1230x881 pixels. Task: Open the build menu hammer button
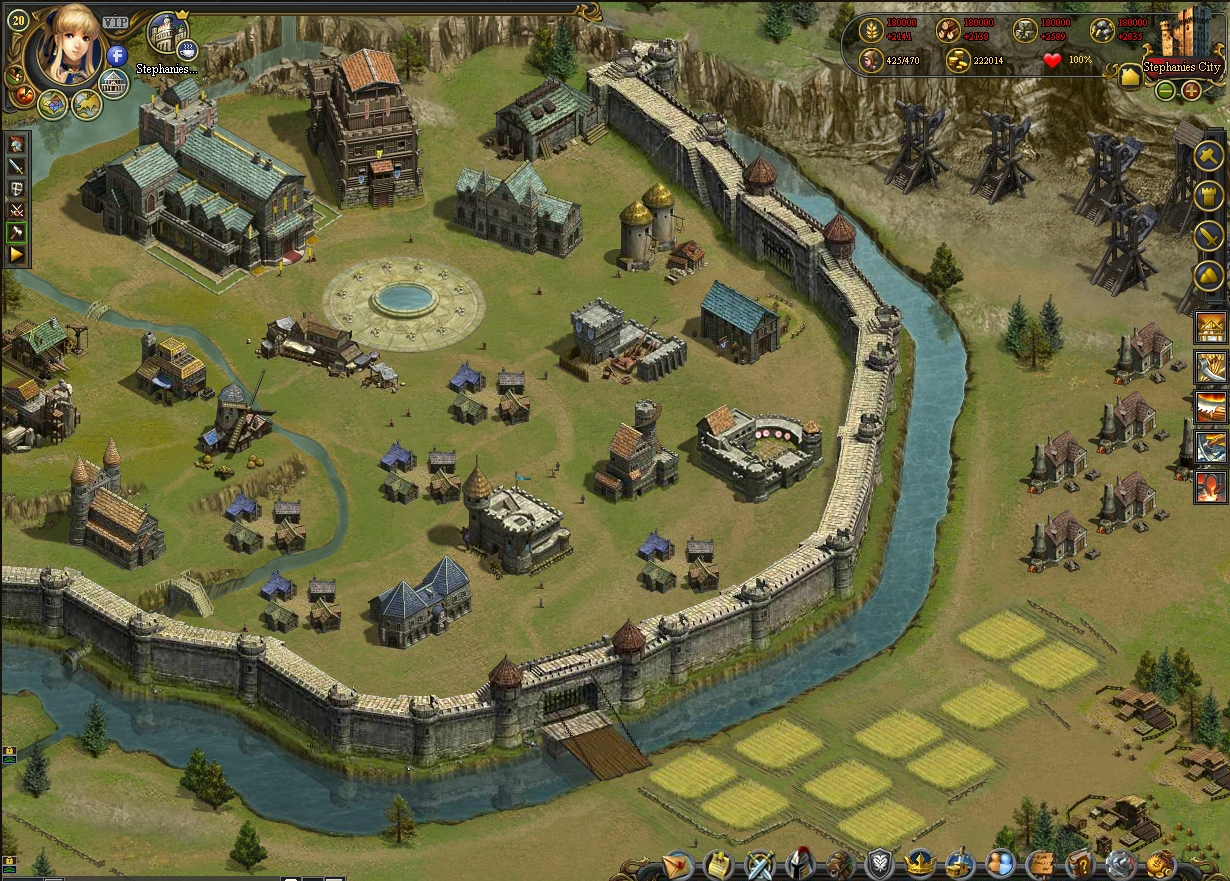[x=1209, y=156]
